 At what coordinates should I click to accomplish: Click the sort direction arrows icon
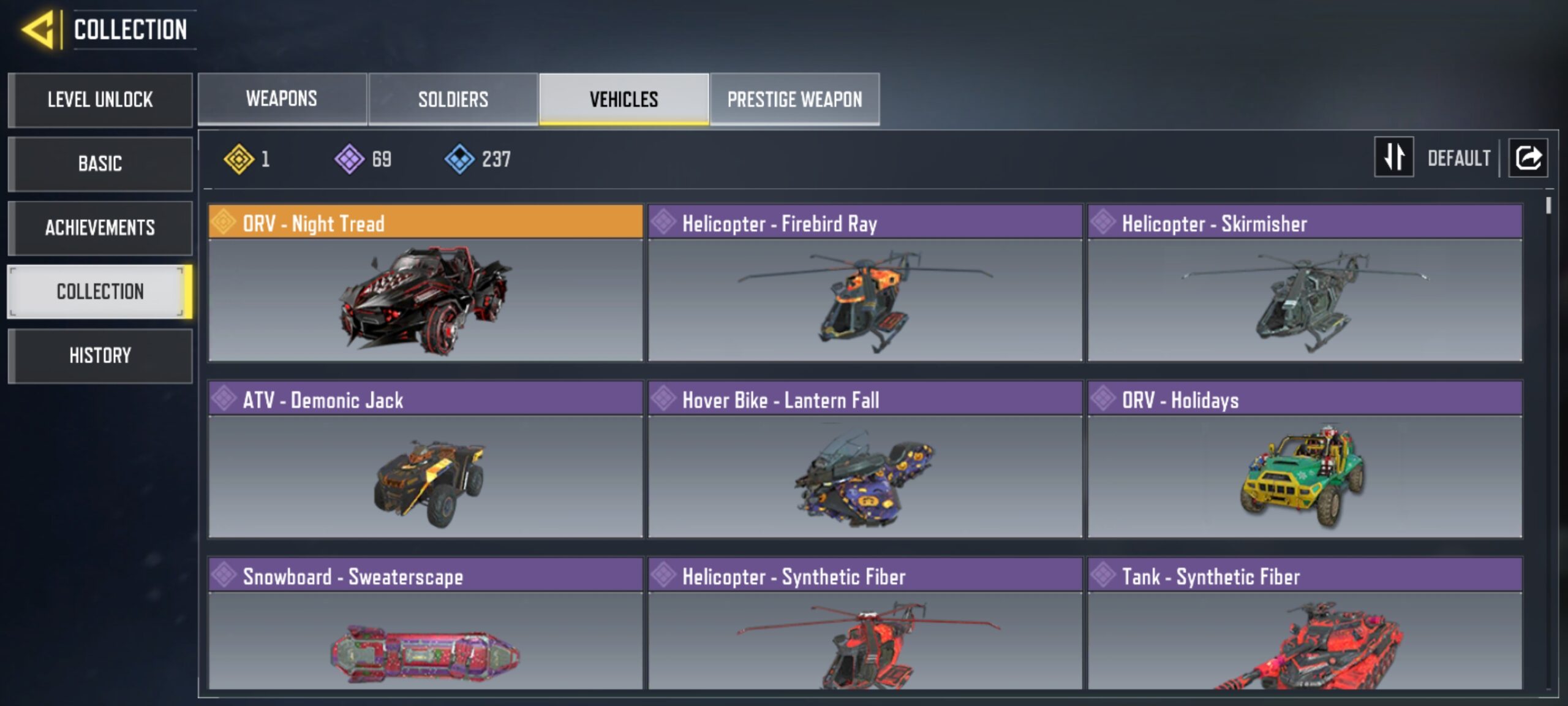tap(1394, 158)
